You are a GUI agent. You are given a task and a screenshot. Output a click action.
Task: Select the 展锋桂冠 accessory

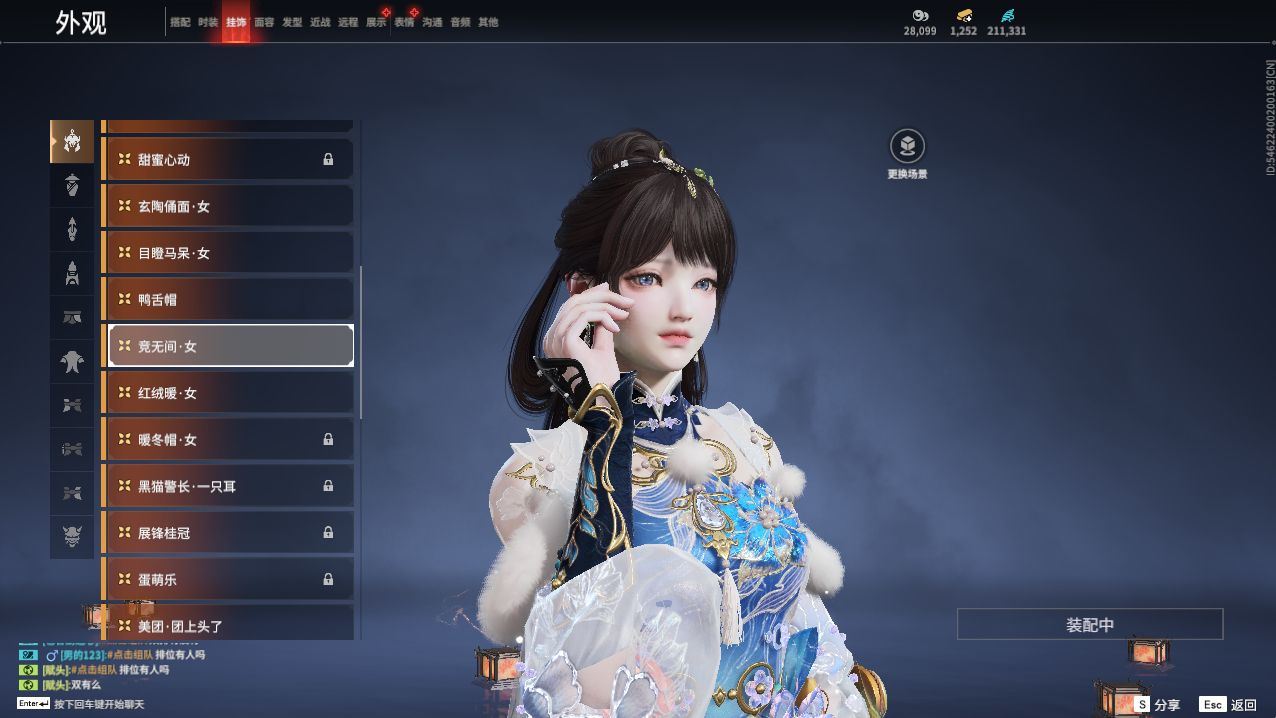[228, 533]
